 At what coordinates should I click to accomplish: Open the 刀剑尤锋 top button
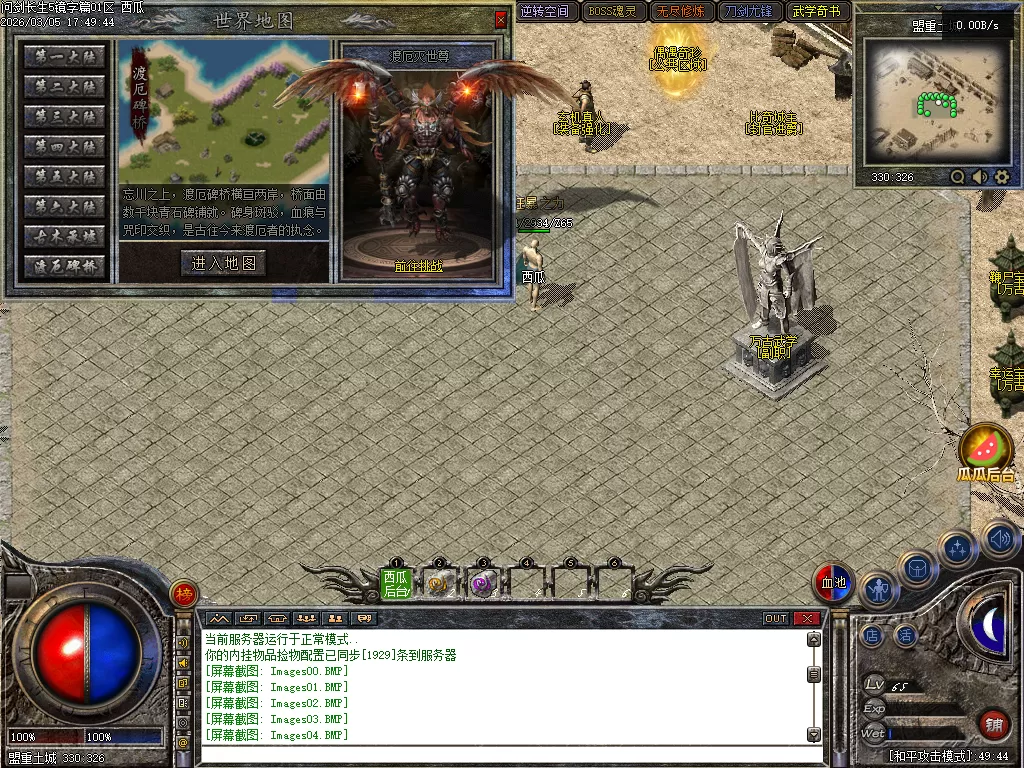[x=748, y=12]
